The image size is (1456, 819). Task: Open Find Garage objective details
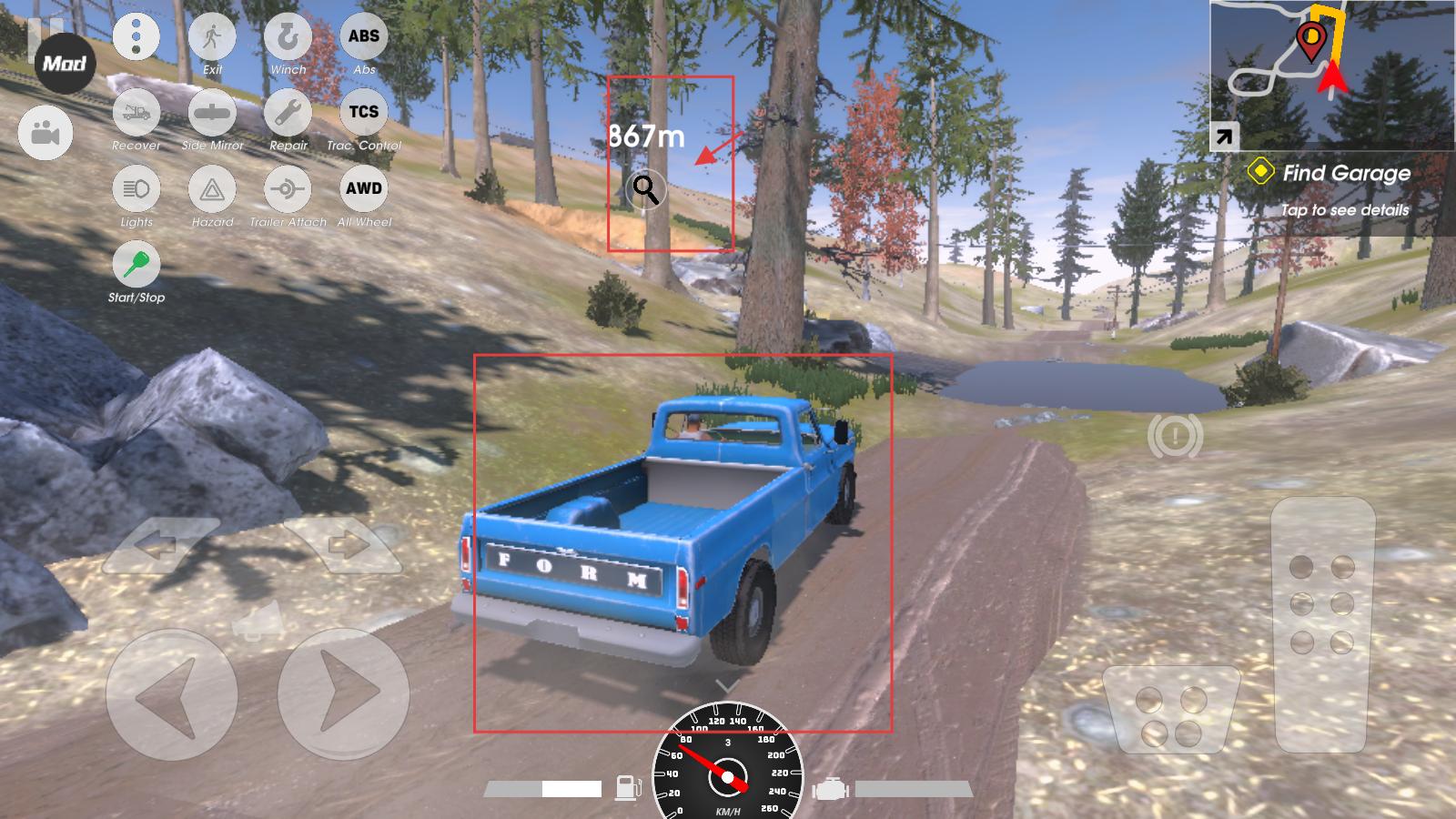click(1345, 189)
